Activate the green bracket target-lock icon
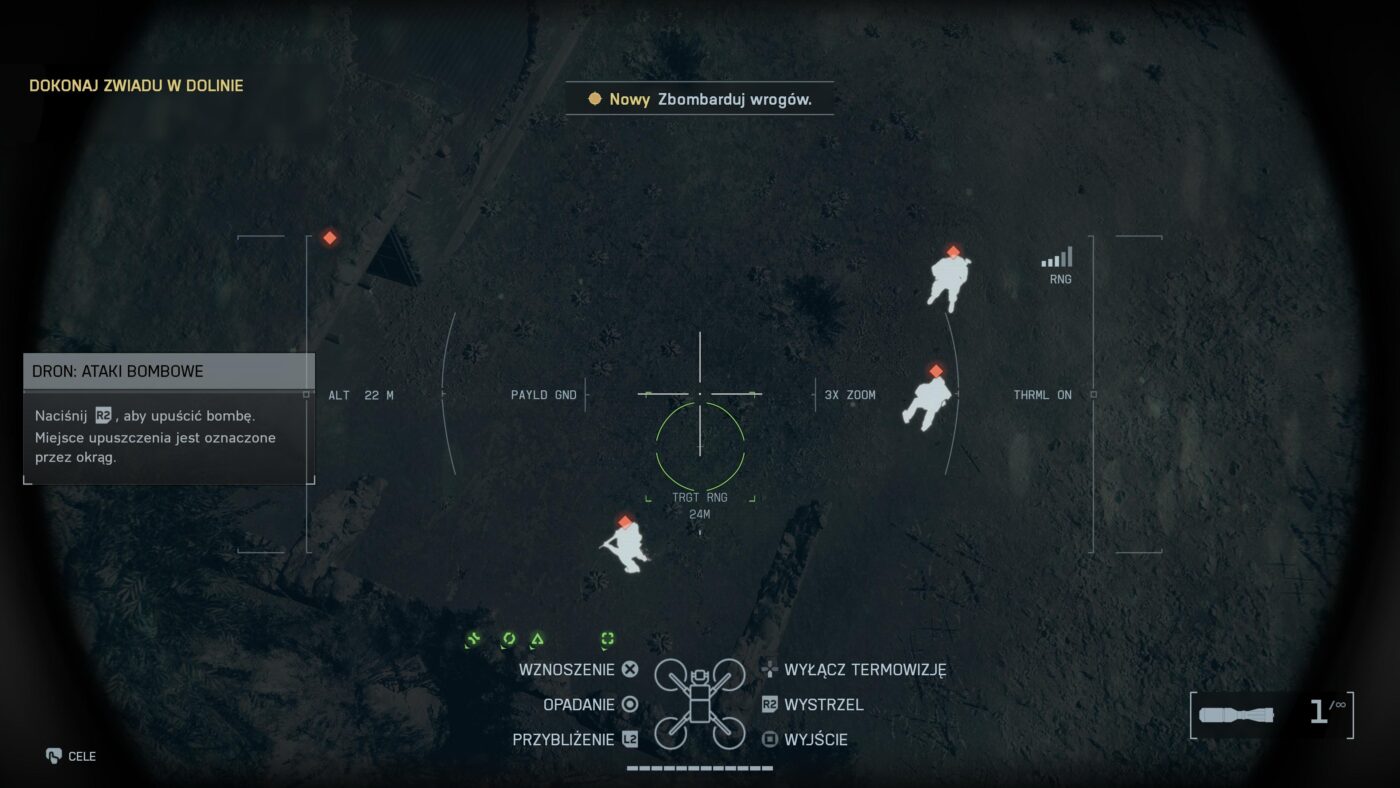Image resolution: width=1400 pixels, height=788 pixels. click(607, 639)
